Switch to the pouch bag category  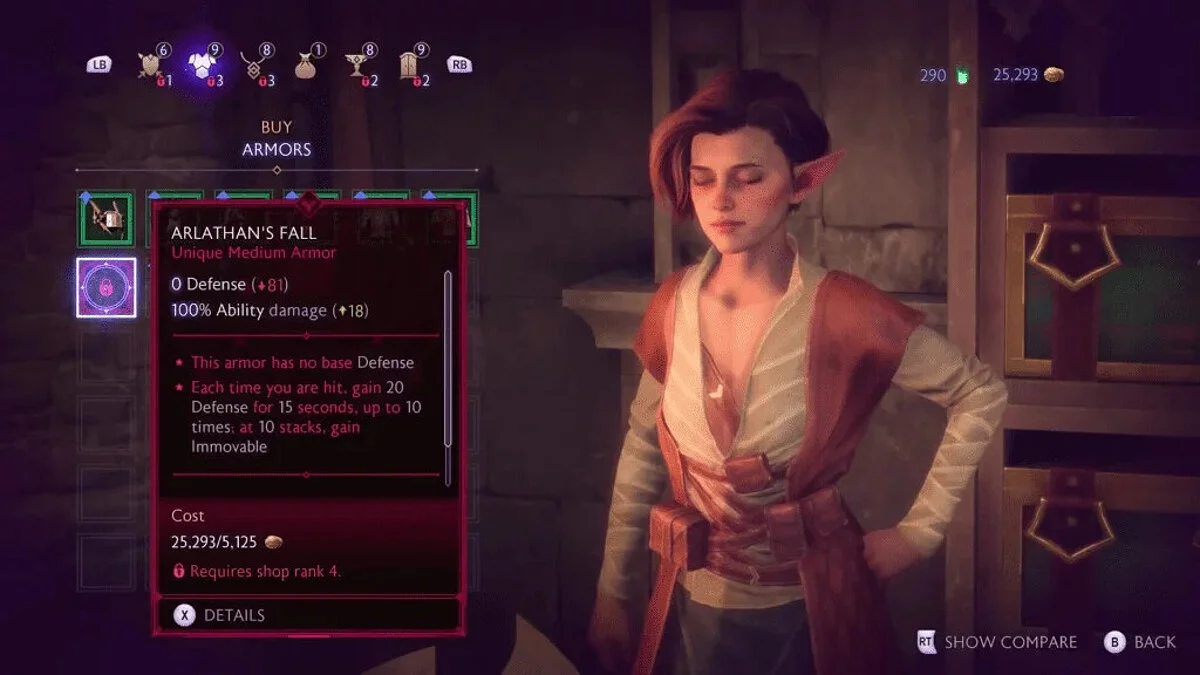click(x=308, y=66)
